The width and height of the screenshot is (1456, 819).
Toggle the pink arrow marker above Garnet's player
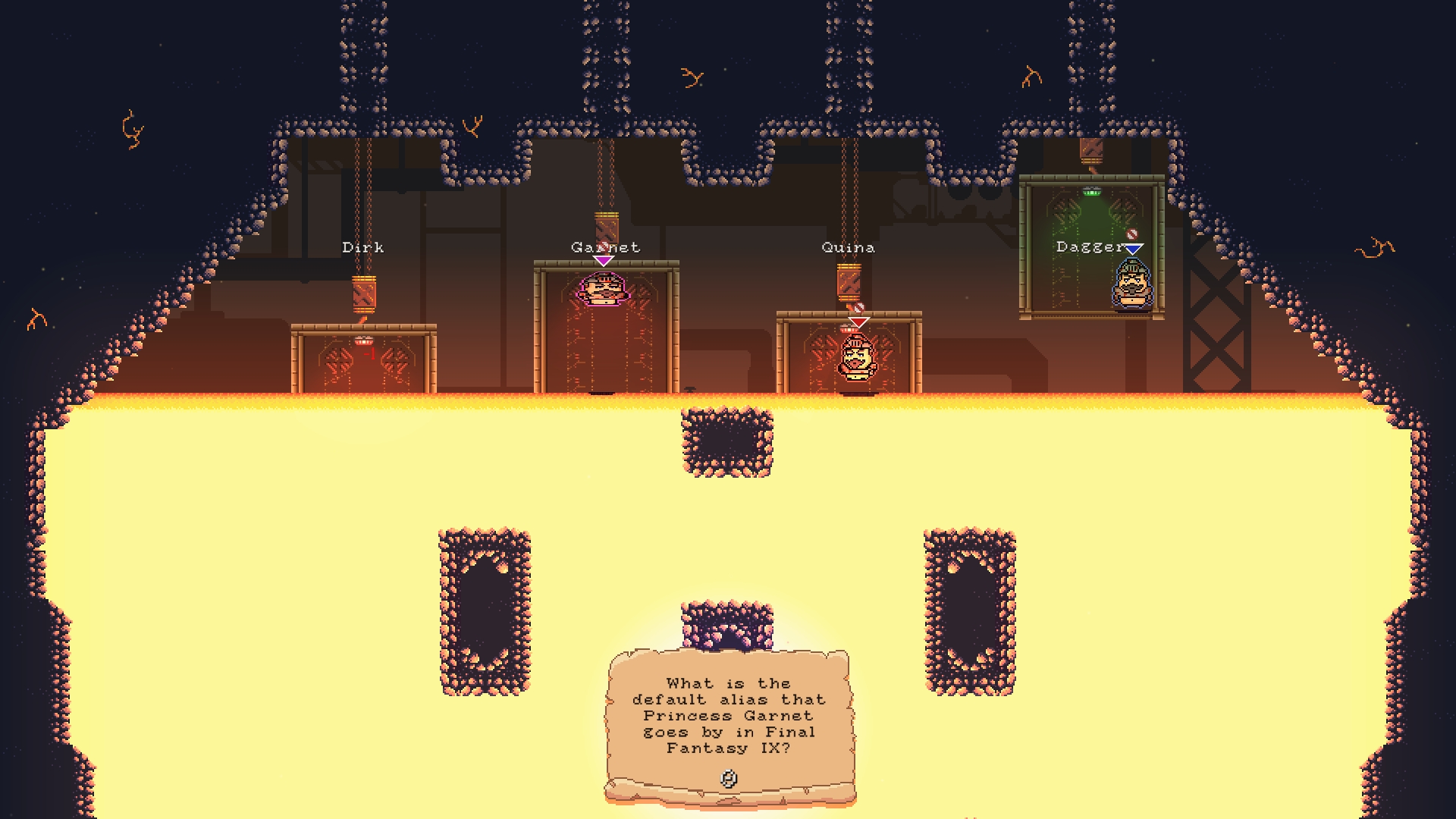603,260
